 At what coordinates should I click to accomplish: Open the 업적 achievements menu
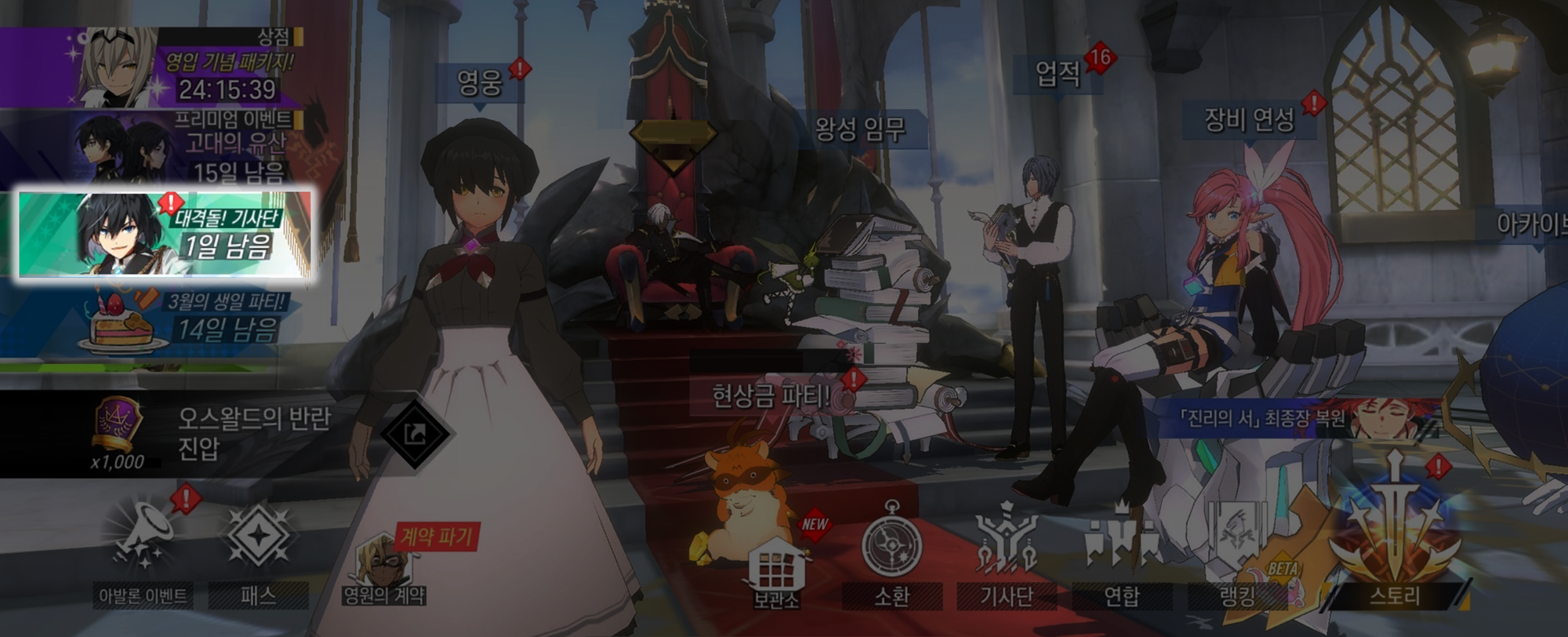point(1058,75)
